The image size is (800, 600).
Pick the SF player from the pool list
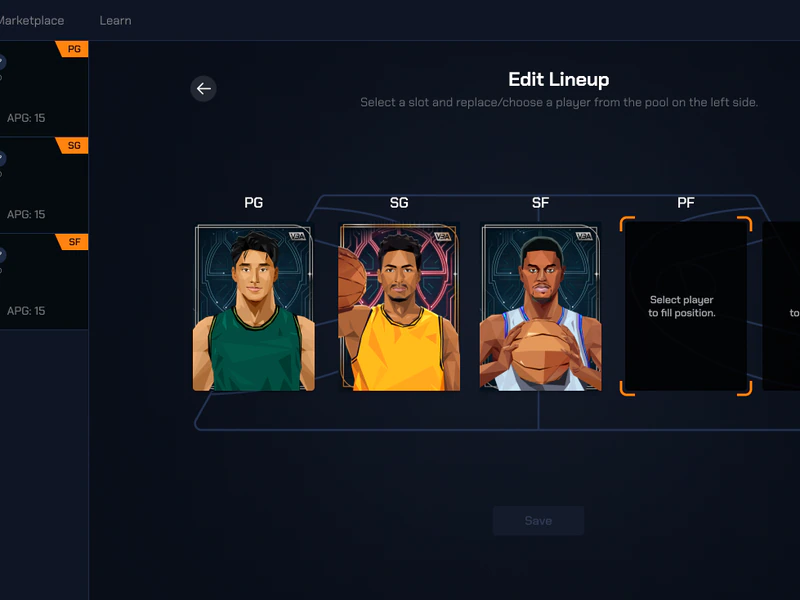43,282
